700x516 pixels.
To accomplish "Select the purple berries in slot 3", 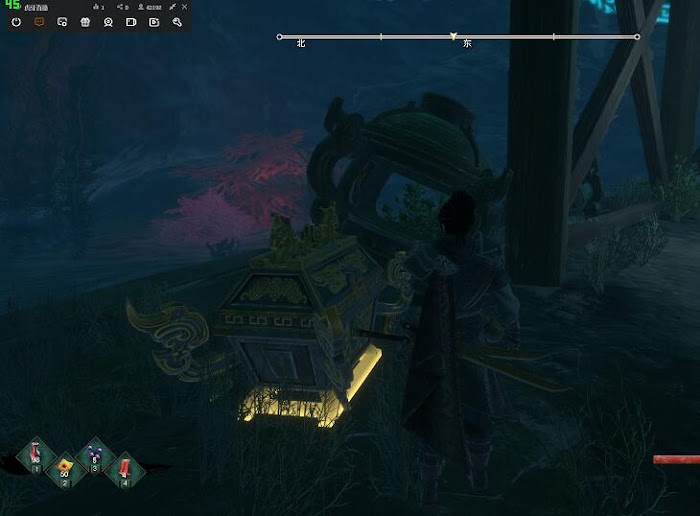I will tap(95, 455).
